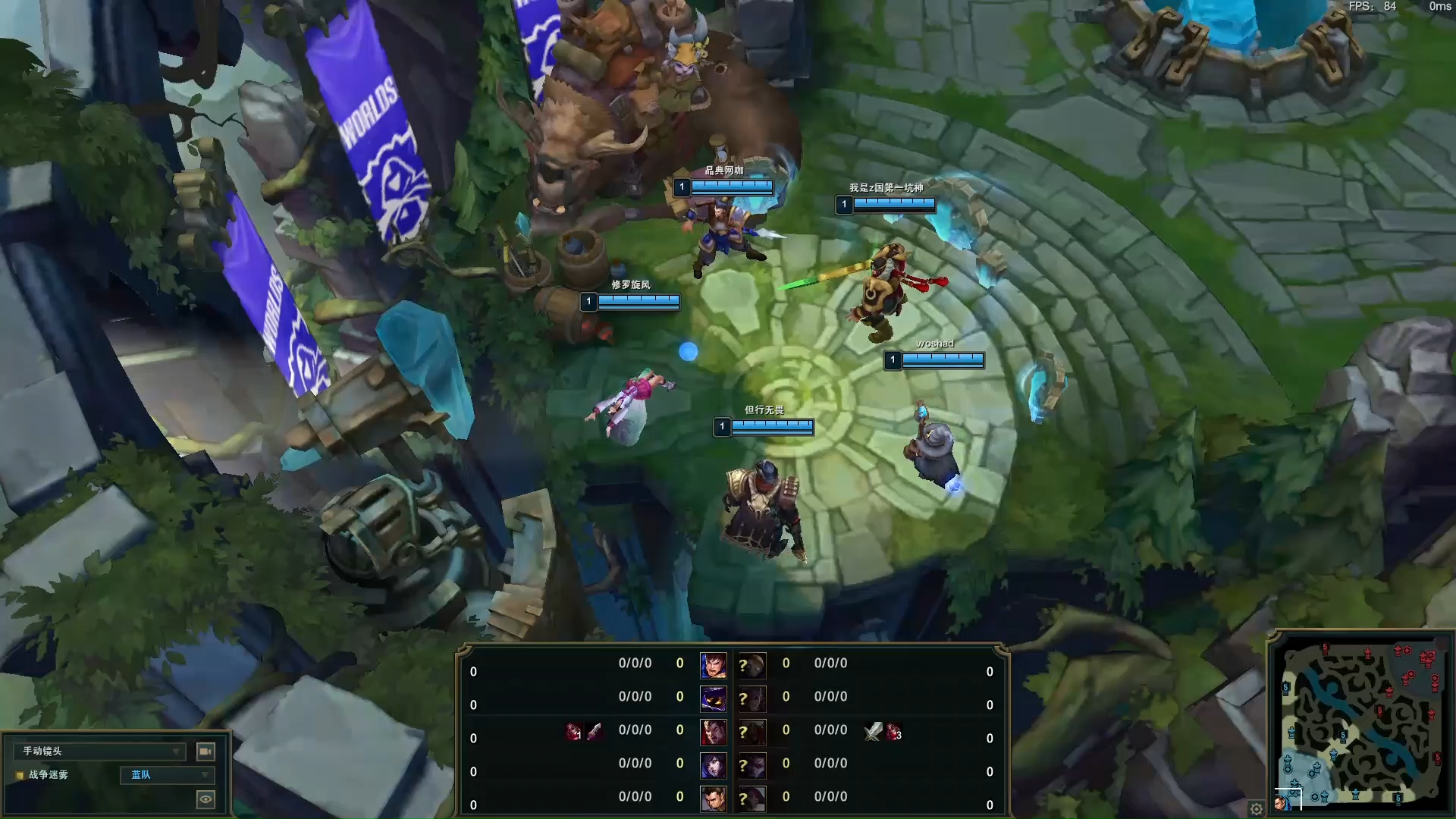This screenshot has height=819, width=1456.
Task: Select the dark-haired woman champion portrait
Action: 713,765
